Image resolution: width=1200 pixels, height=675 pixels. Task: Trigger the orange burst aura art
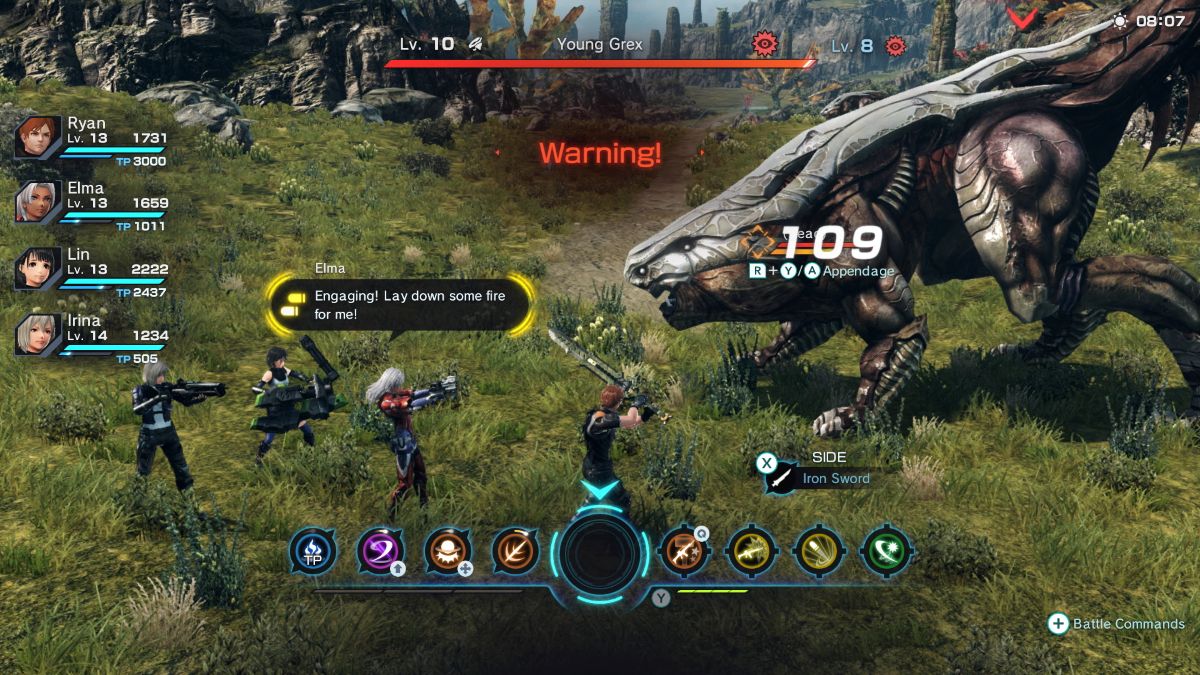coord(448,551)
